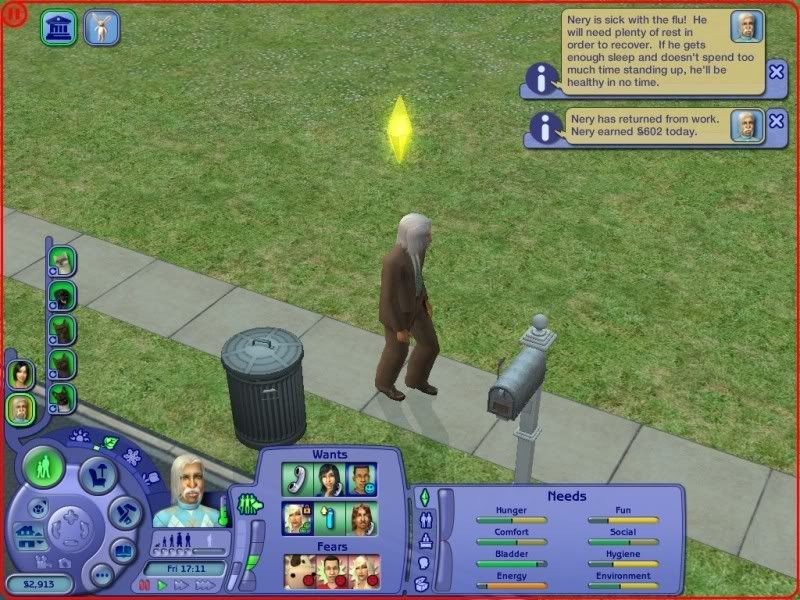Switch to the dark-haired woman's portrait
The height and width of the screenshot is (600, 800).
click(x=20, y=374)
